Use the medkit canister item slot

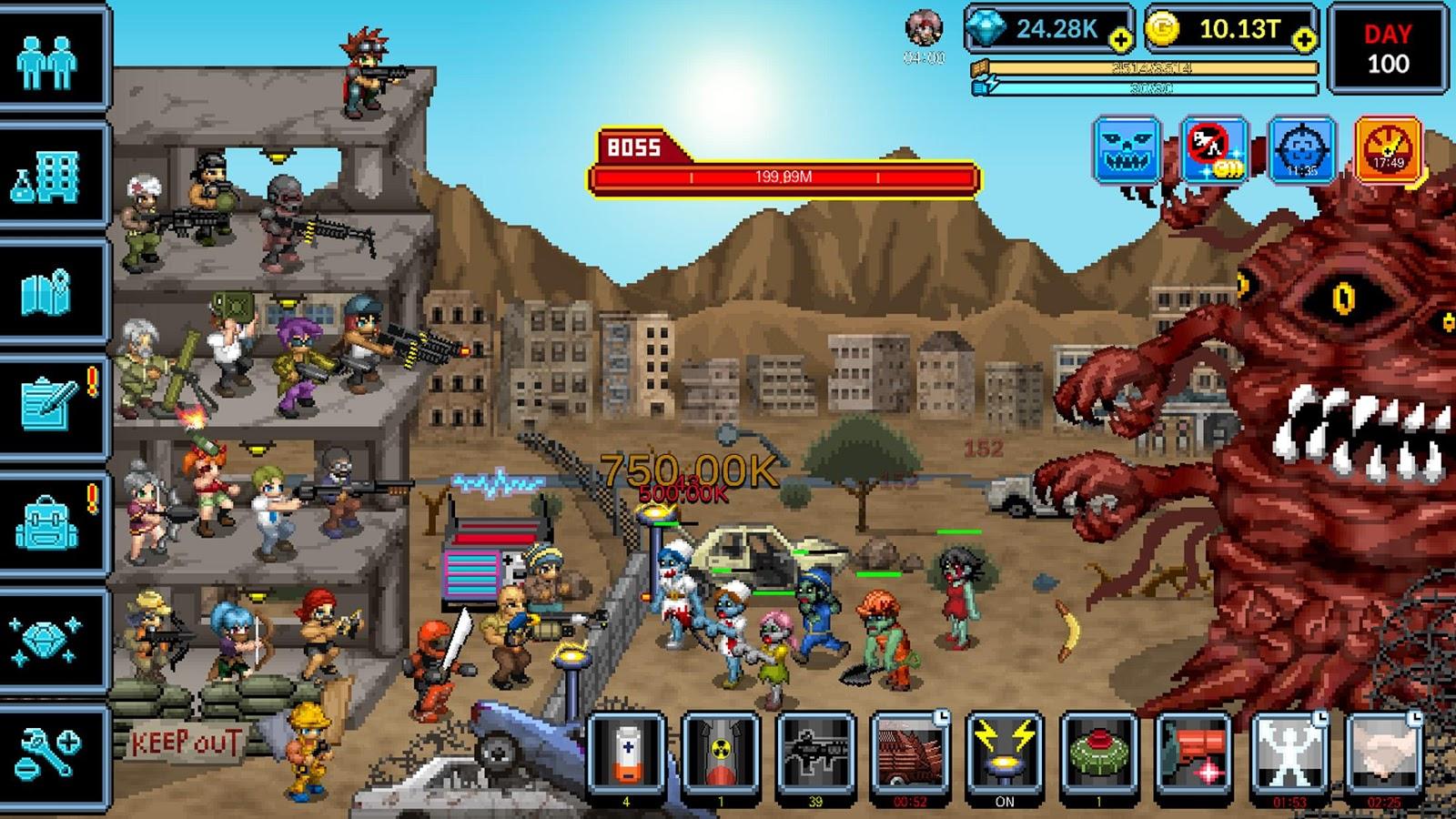click(626, 753)
